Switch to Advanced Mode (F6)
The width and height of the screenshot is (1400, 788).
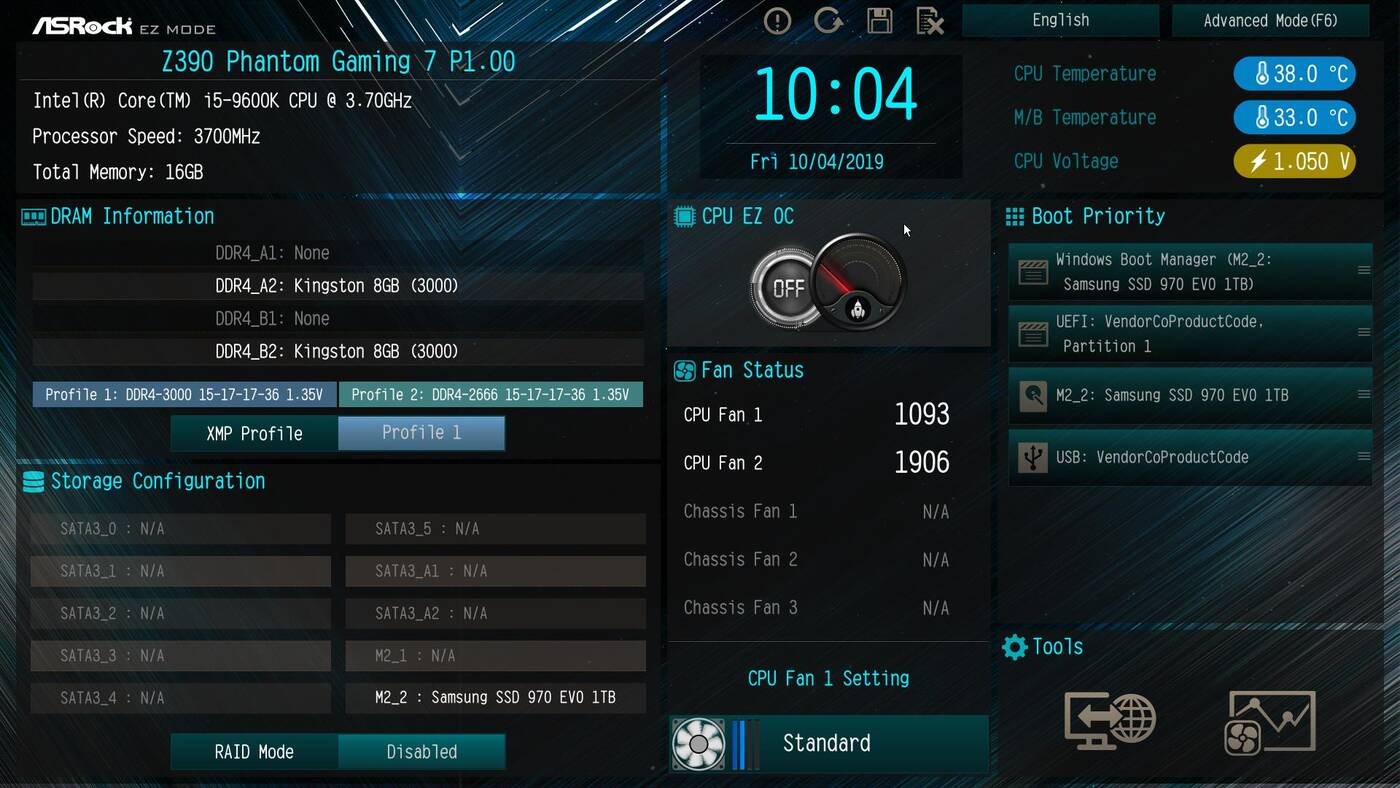pos(1269,20)
